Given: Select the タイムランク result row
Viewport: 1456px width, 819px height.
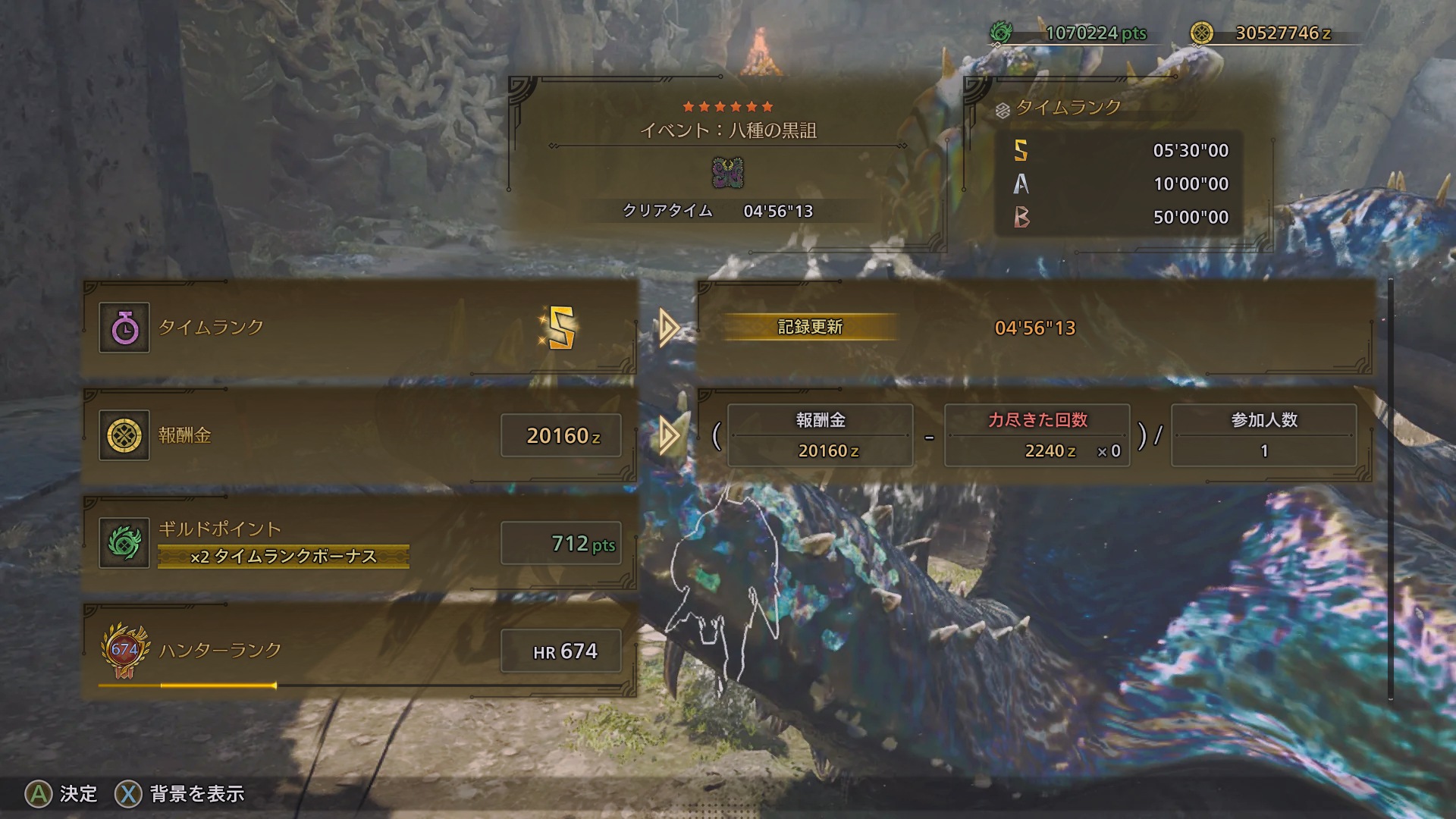Looking at the screenshot, I should [x=359, y=328].
